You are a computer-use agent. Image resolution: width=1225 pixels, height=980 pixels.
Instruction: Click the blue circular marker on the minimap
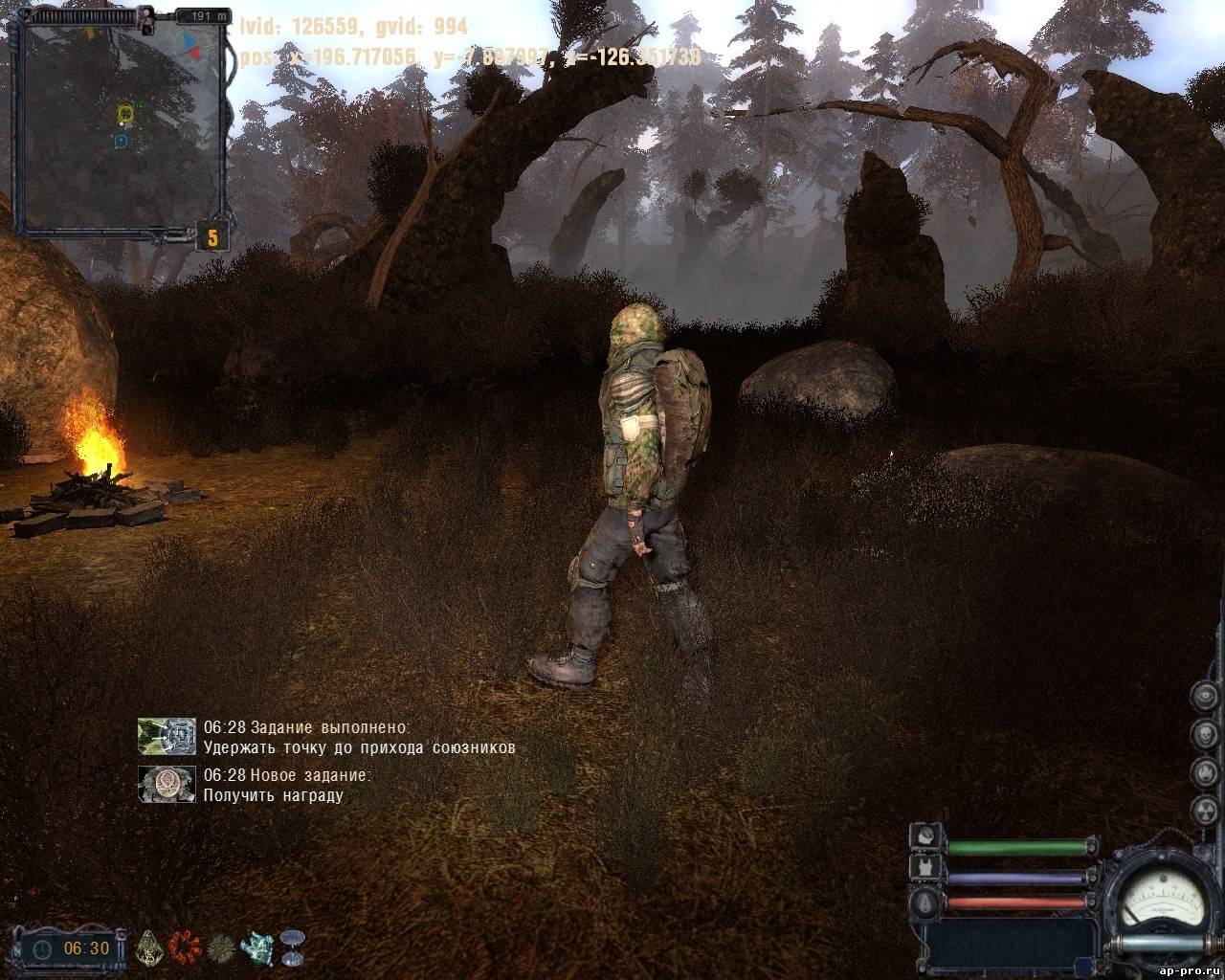click(121, 142)
